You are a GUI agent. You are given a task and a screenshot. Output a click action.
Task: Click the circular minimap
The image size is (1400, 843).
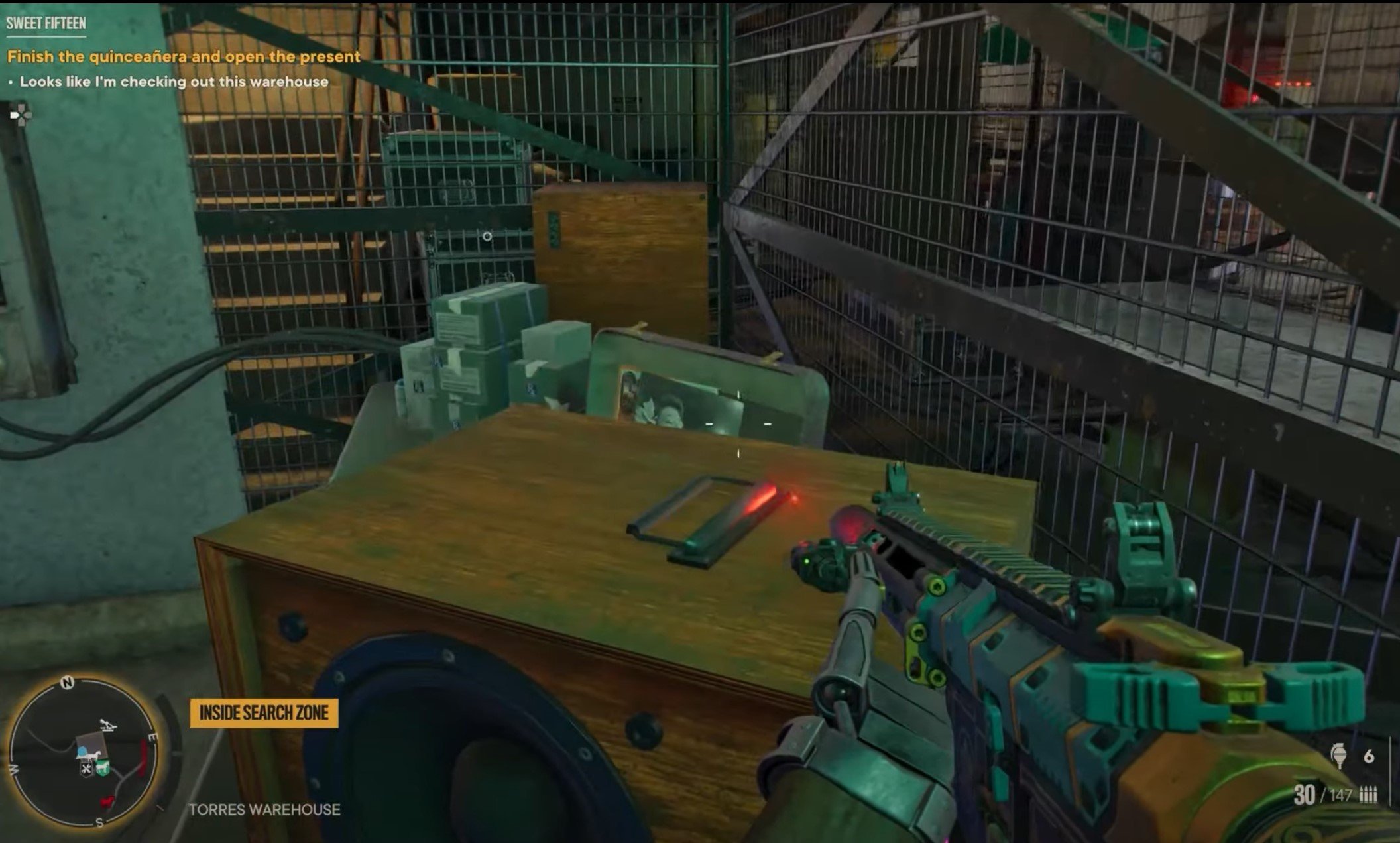[84, 754]
